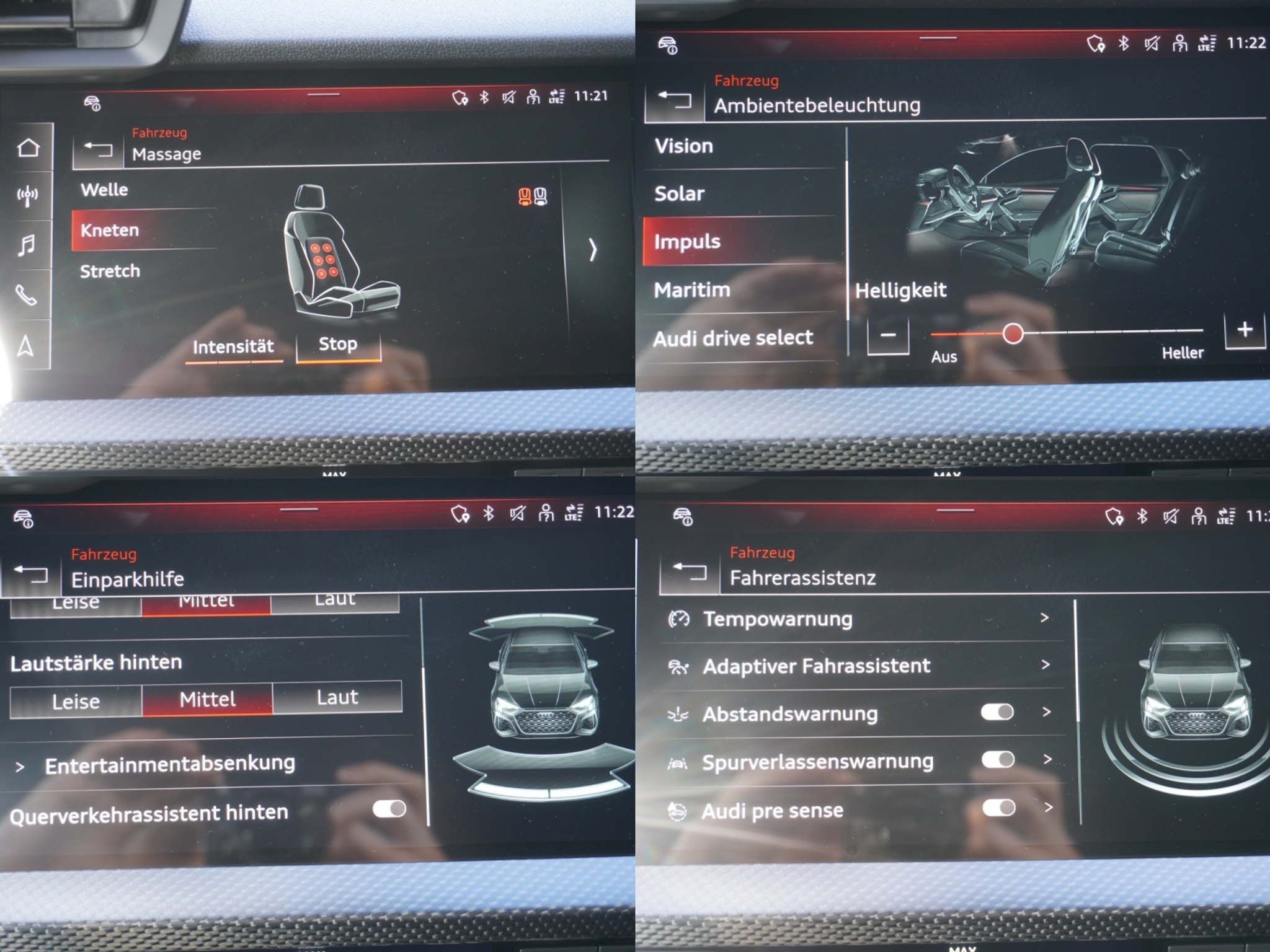Open the music note media icon
Image resolution: width=1270 pixels, height=952 pixels.
point(27,245)
